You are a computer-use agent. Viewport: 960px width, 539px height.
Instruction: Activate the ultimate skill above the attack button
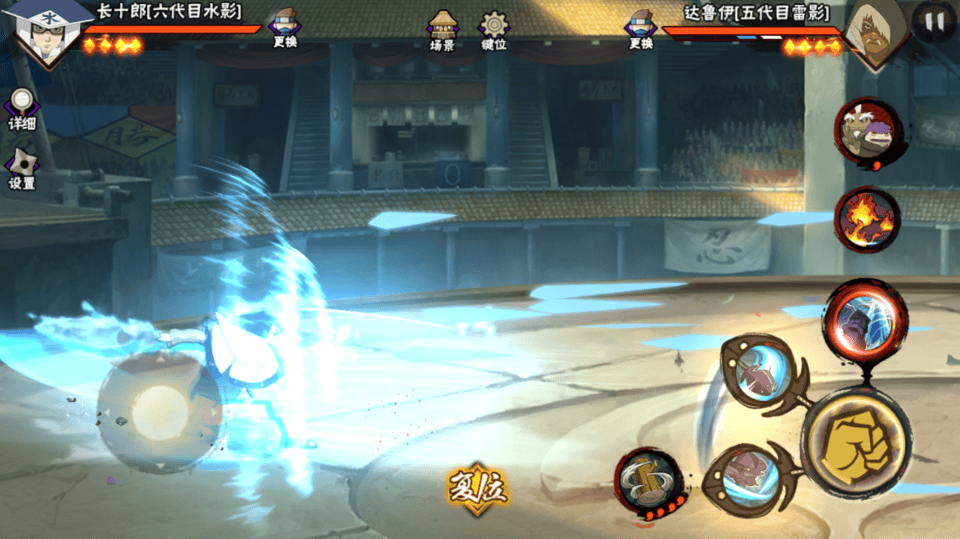(x=865, y=320)
